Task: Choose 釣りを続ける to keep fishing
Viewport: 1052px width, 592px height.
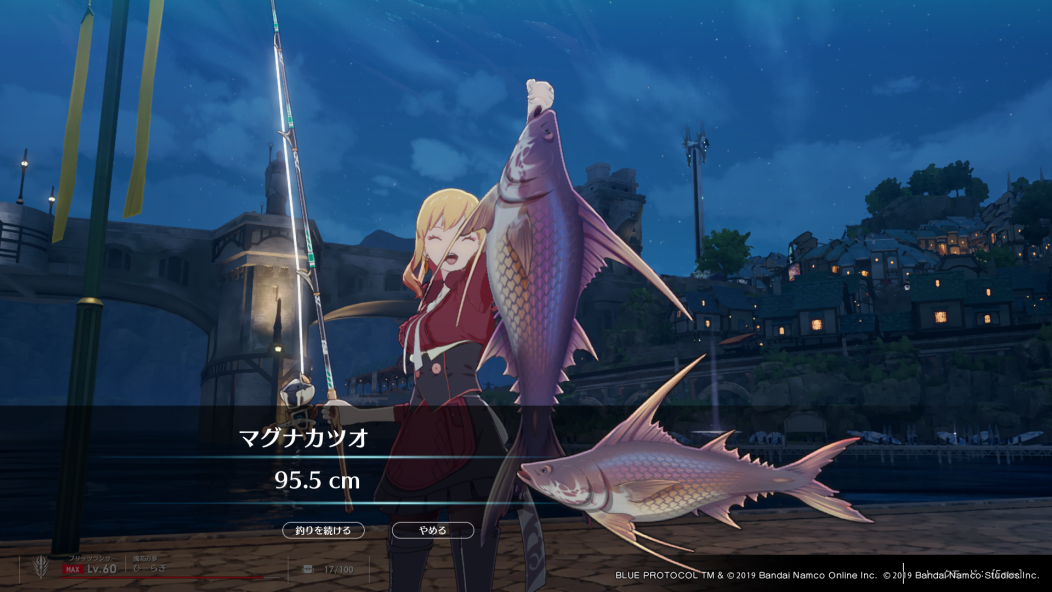Action: 323,530
